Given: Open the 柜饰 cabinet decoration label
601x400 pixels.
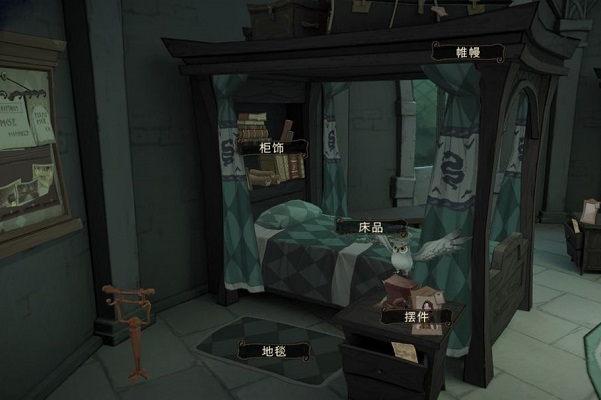Looking at the screenshot, I should [271, 148].
